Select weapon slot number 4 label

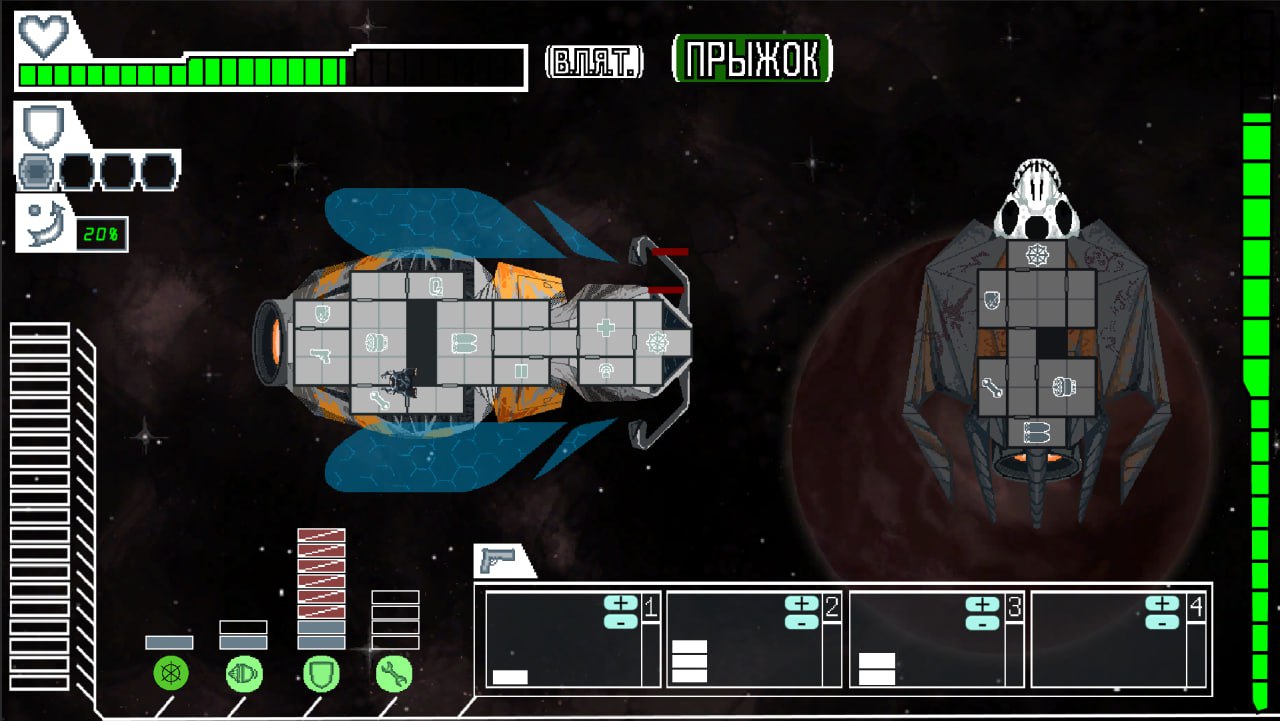pyautogui.click(x=1196, y=607)
